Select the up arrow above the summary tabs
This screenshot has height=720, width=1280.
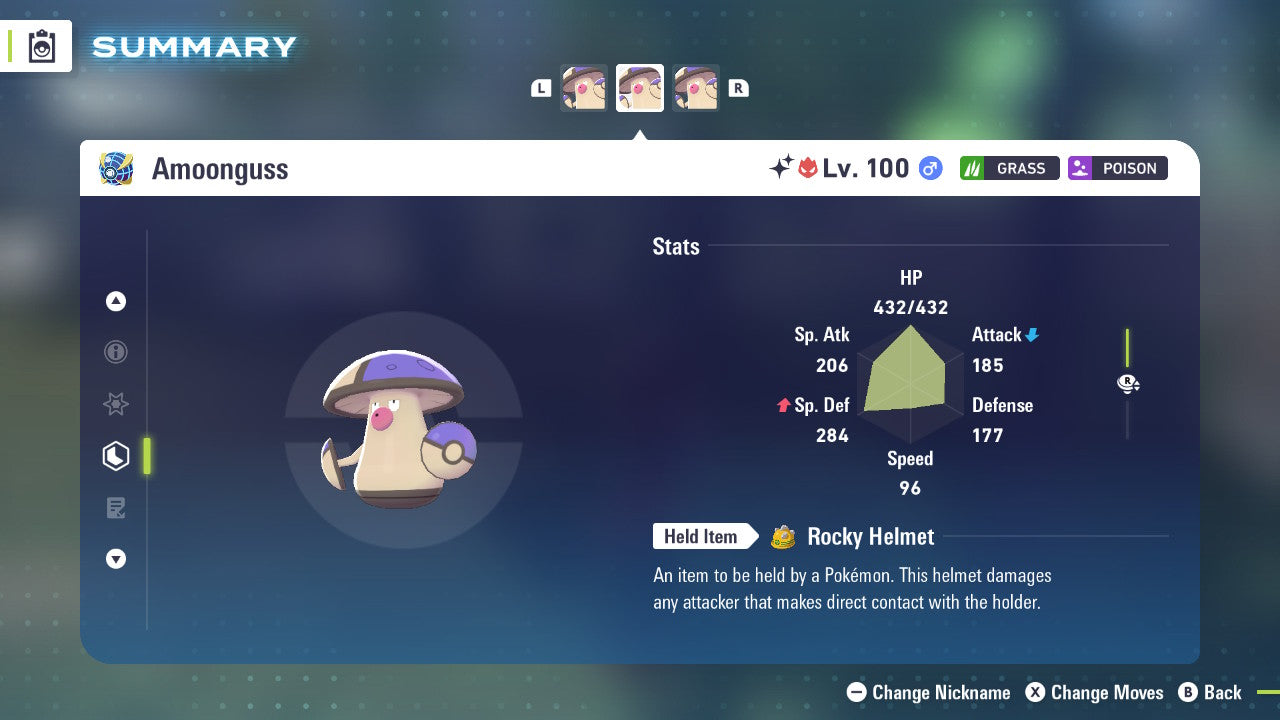tap(116, 301)
